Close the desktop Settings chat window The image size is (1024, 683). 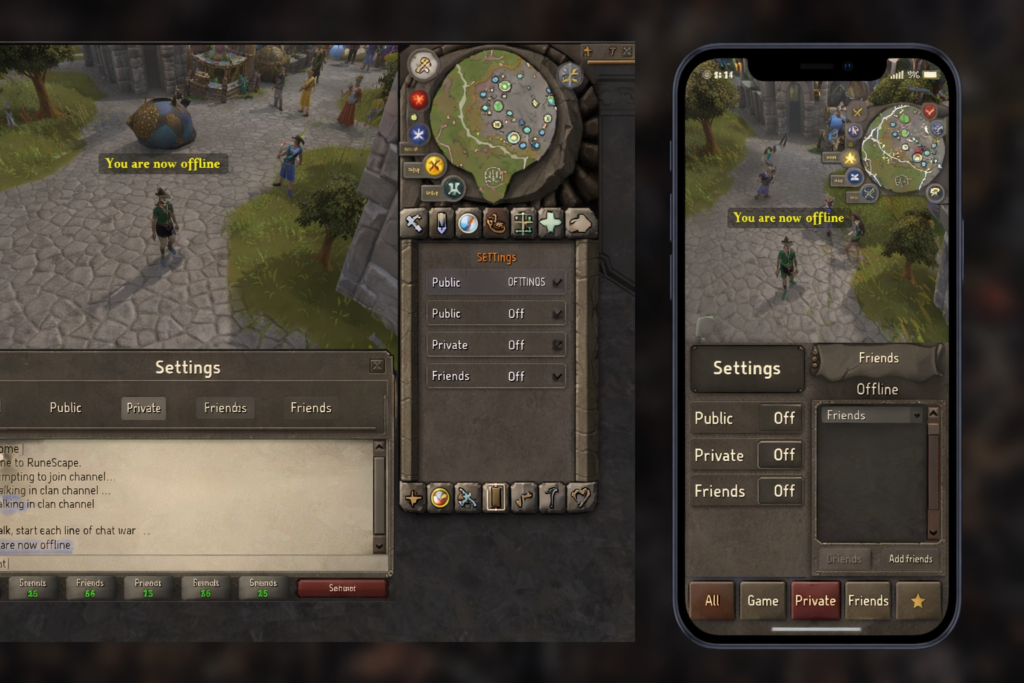(x=376, y=366)
